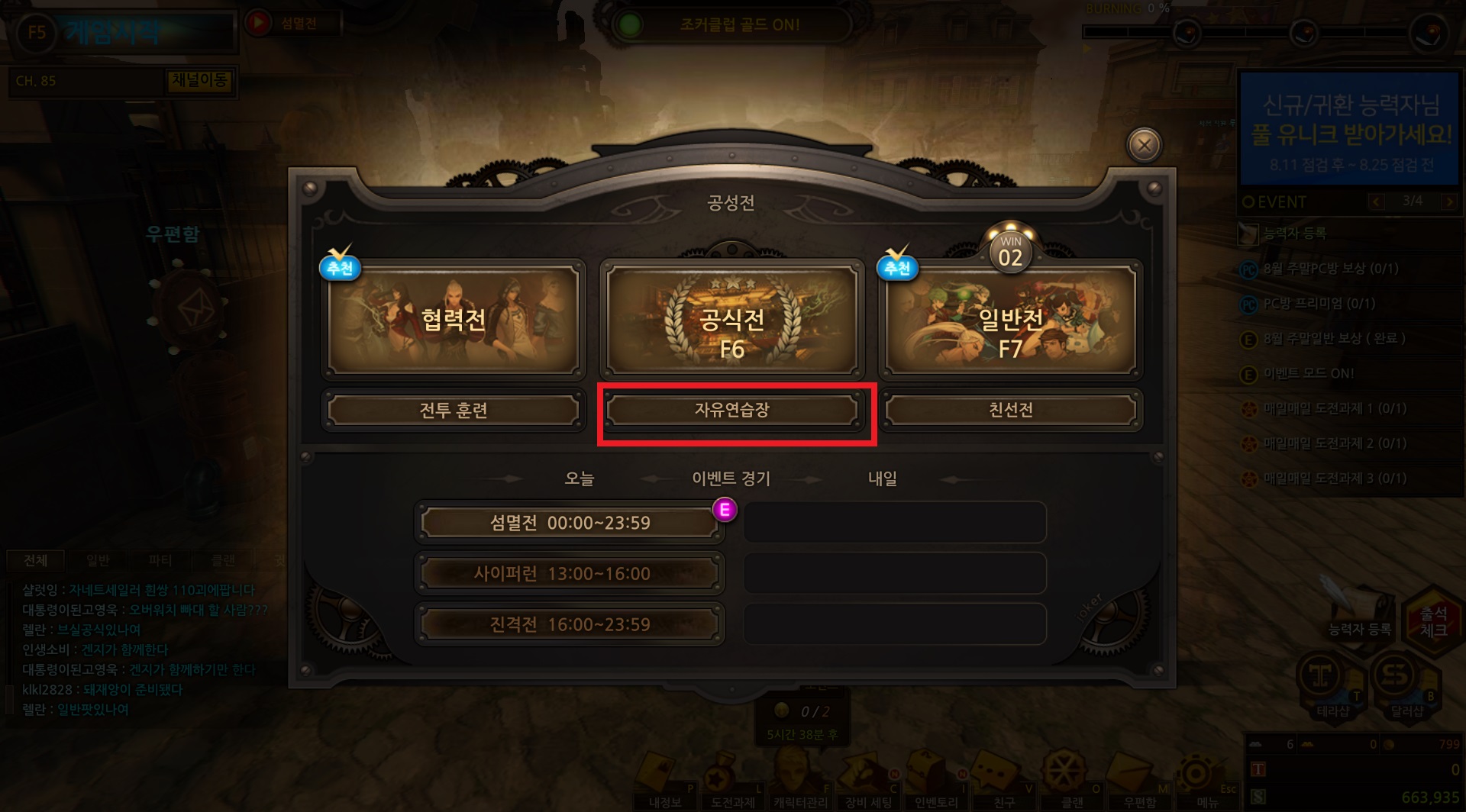This screenshot has height=812, width=1466.
Task: Switch to the 전체 chat tab
Action: coord(36,561)
